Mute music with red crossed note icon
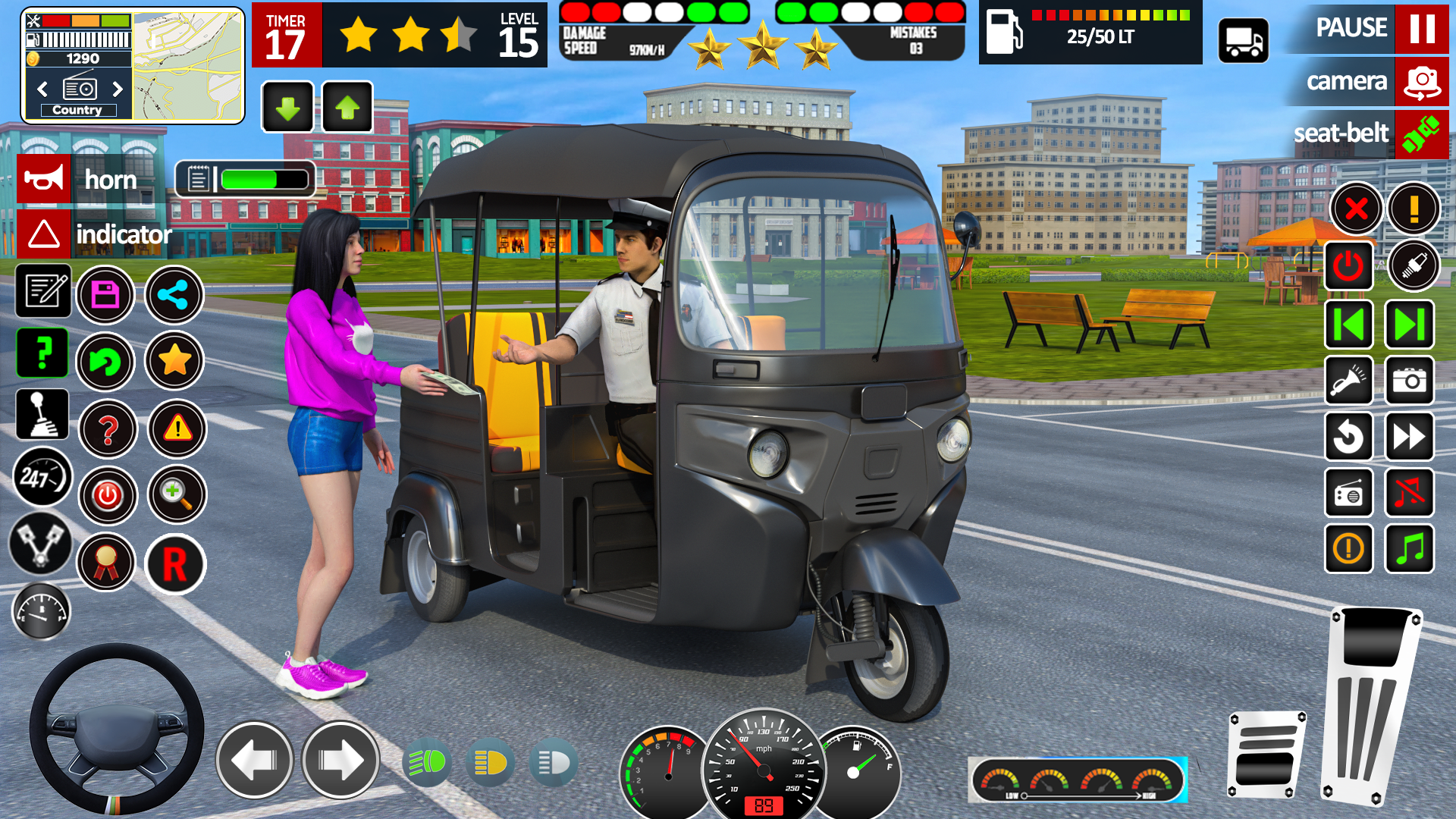This screenshot has height=819, width=1456. (1410, 494)
